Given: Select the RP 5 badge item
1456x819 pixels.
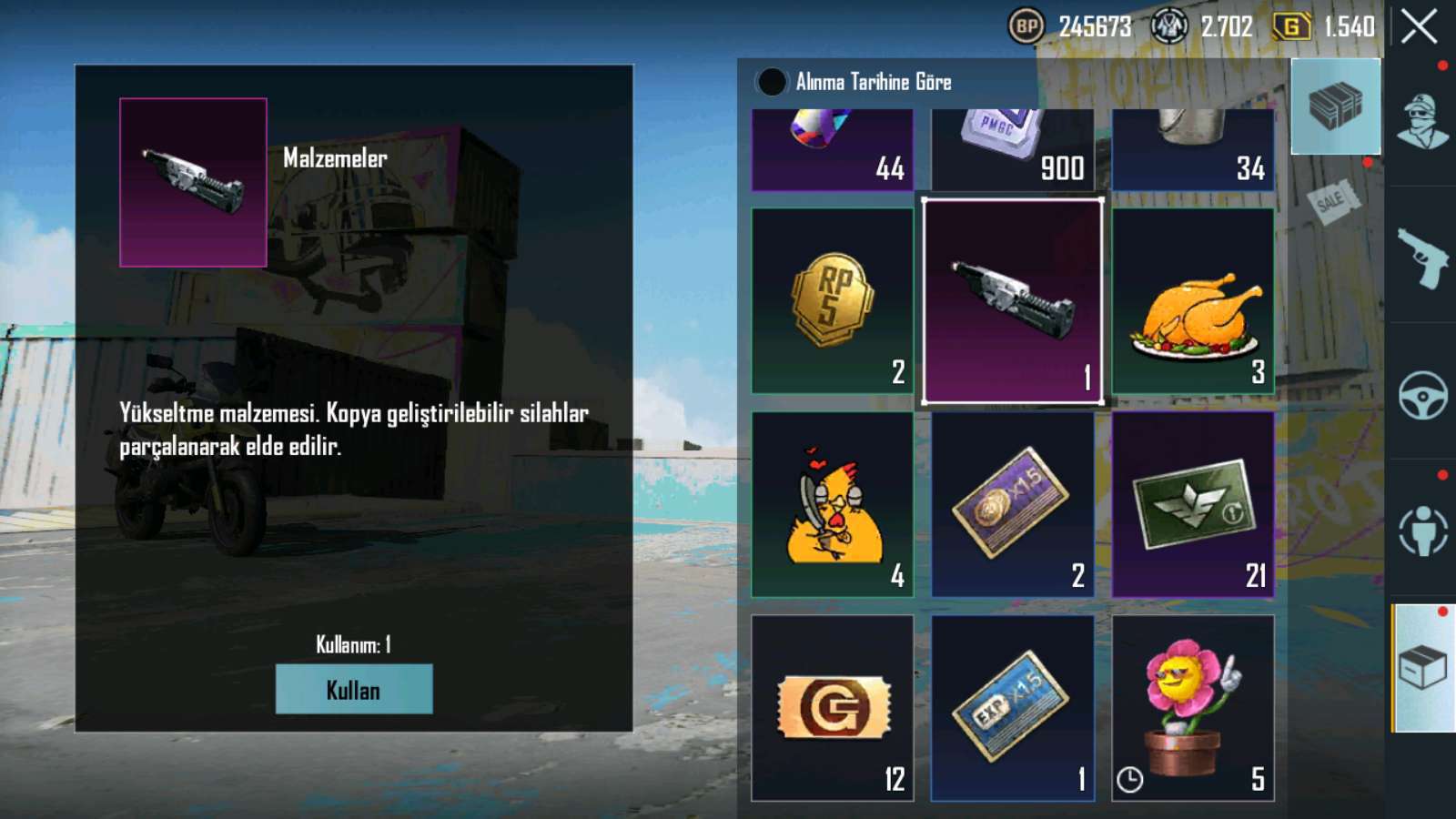Looking at the screenshot, I should tap(832, 301).
